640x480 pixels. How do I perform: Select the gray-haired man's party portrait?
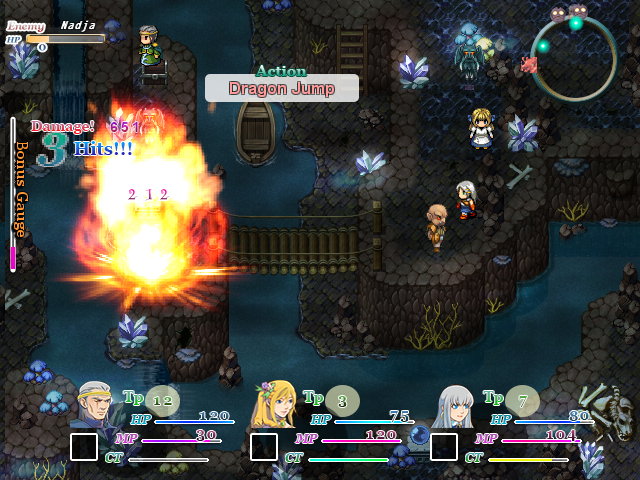pyautogui.click(x=97, y=406)
